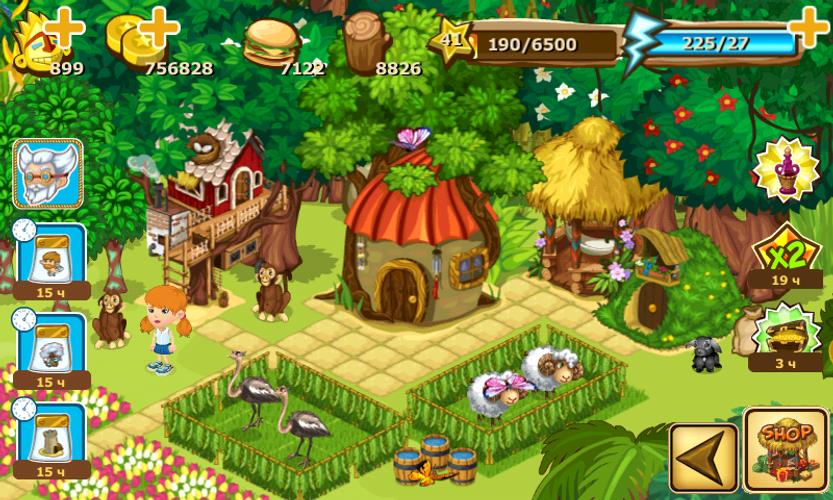Add premium currency with the yellow-creature plus

tap(64, 28)
